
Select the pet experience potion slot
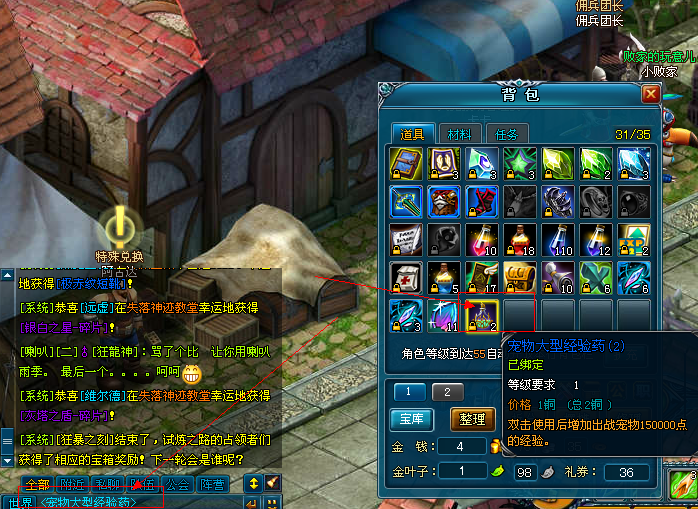(482, 313)
